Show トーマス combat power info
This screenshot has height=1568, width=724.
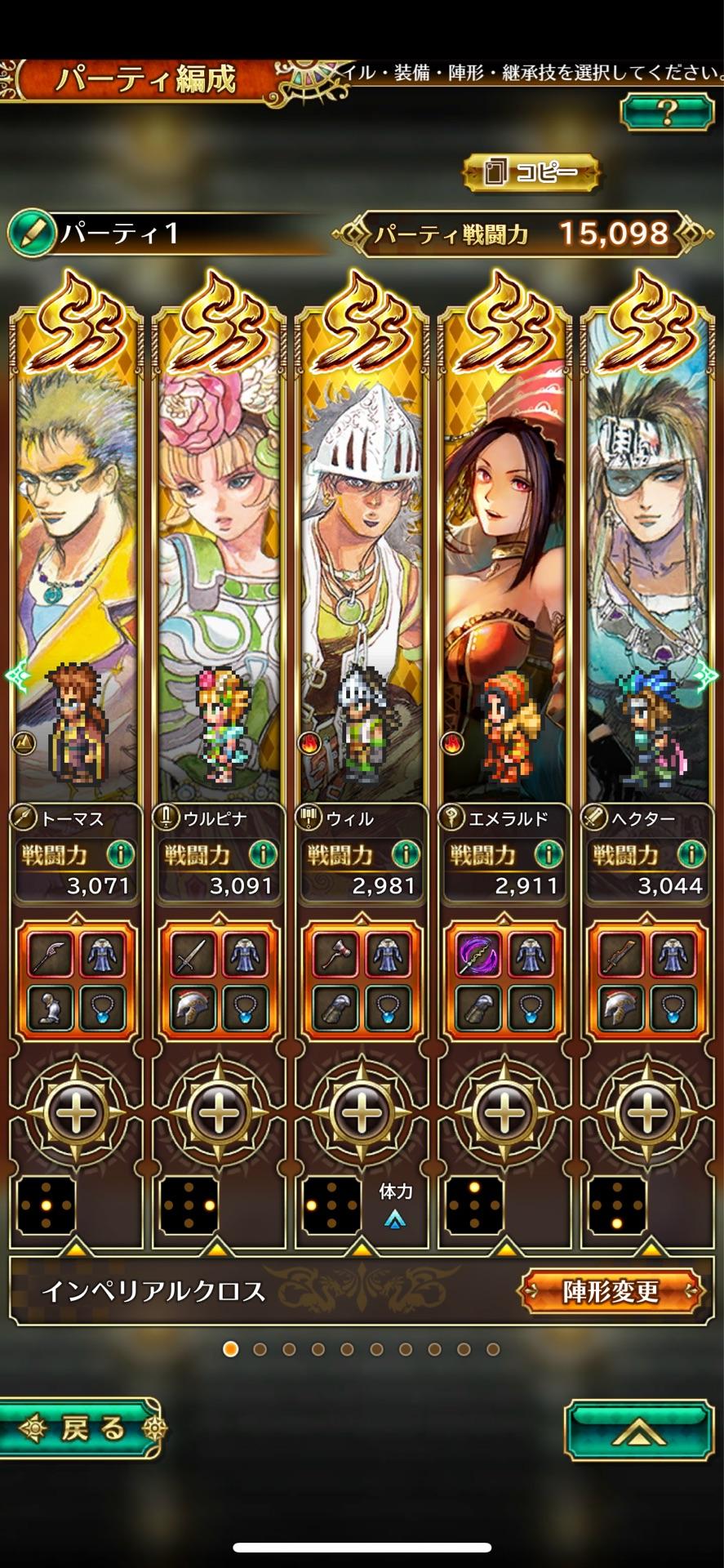point(120,855)
